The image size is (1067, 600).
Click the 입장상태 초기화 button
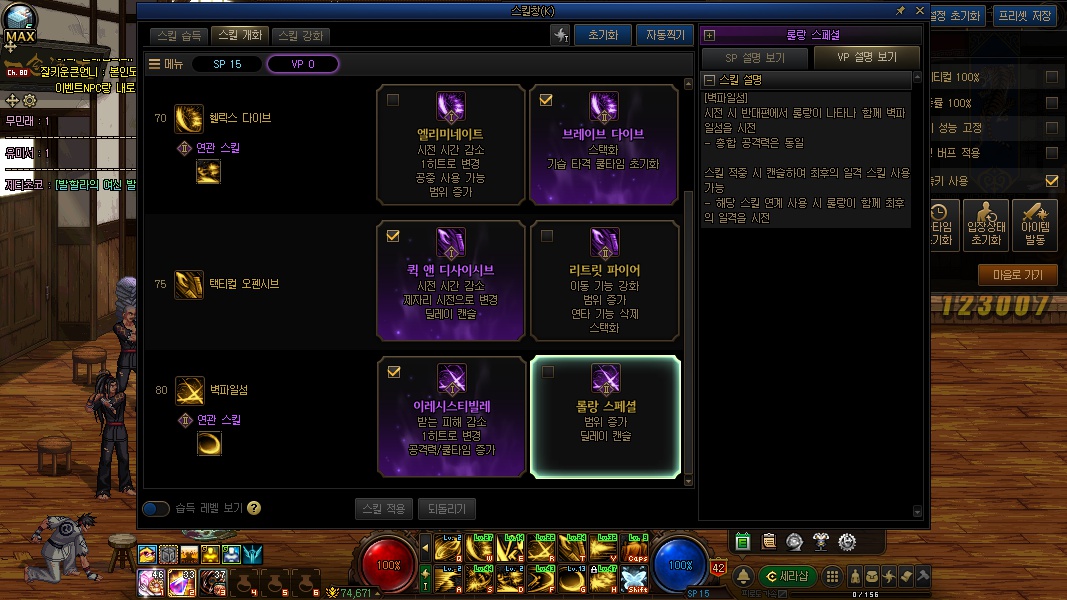click(x=985, y=226)
